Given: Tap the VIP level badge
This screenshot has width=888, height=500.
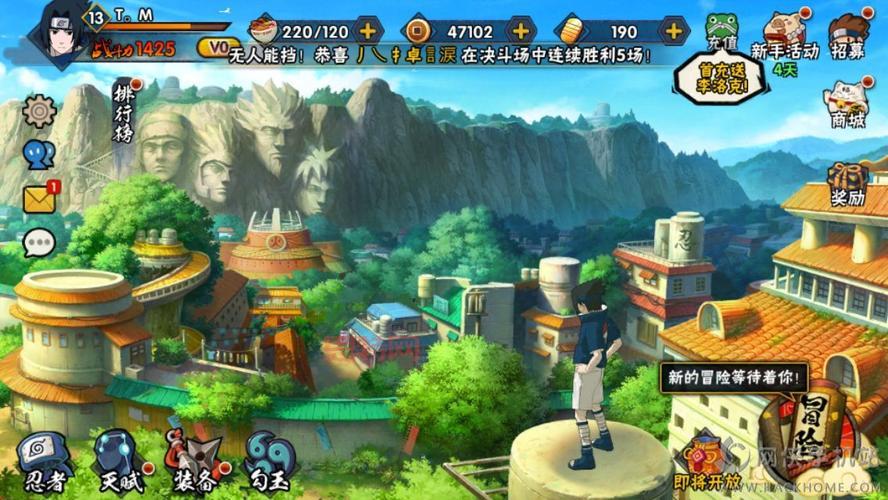Looking at the screenshot, I should pos(212,46).
